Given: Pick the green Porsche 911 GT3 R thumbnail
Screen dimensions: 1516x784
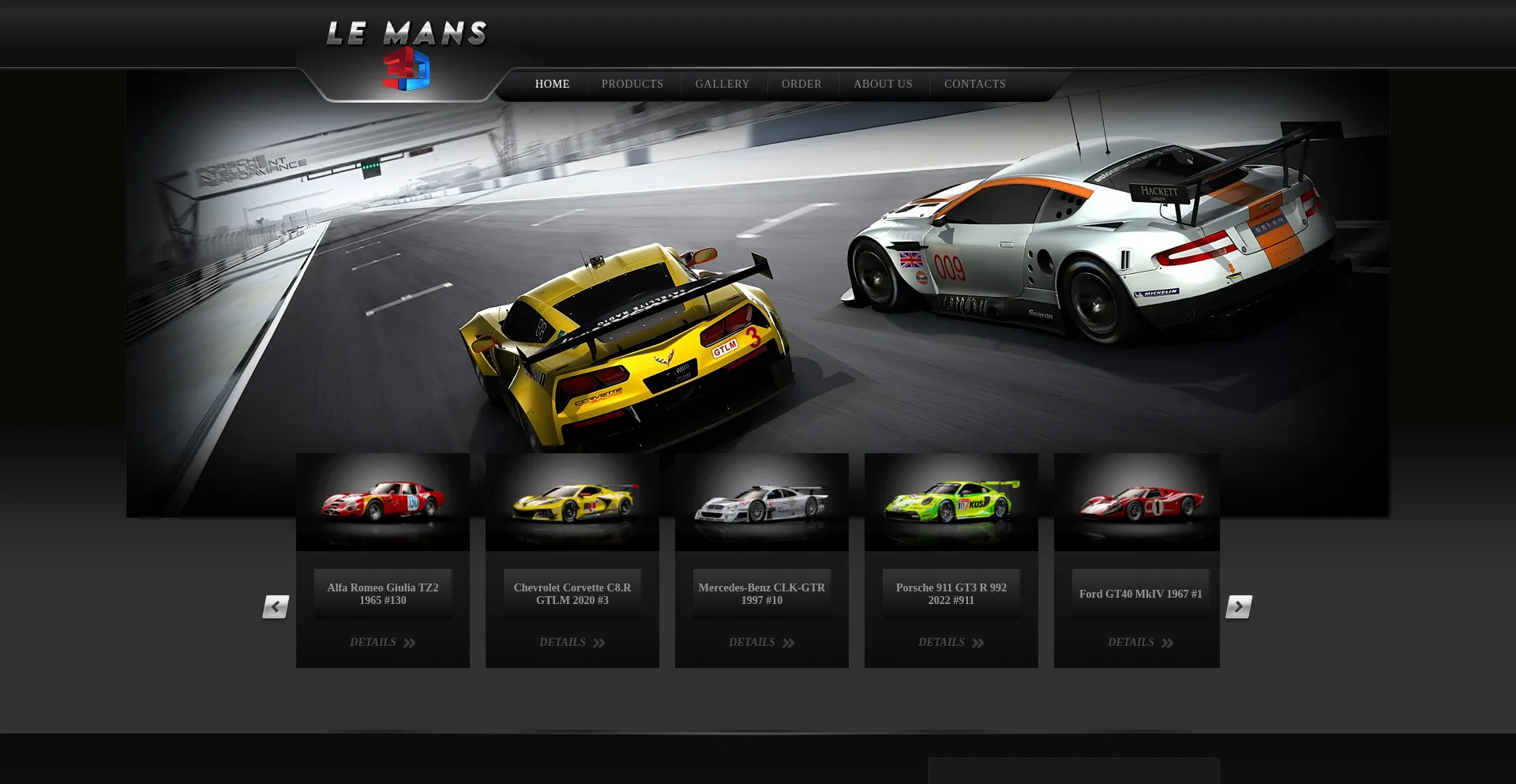Looking at the screenshot, I should [951, 502].
